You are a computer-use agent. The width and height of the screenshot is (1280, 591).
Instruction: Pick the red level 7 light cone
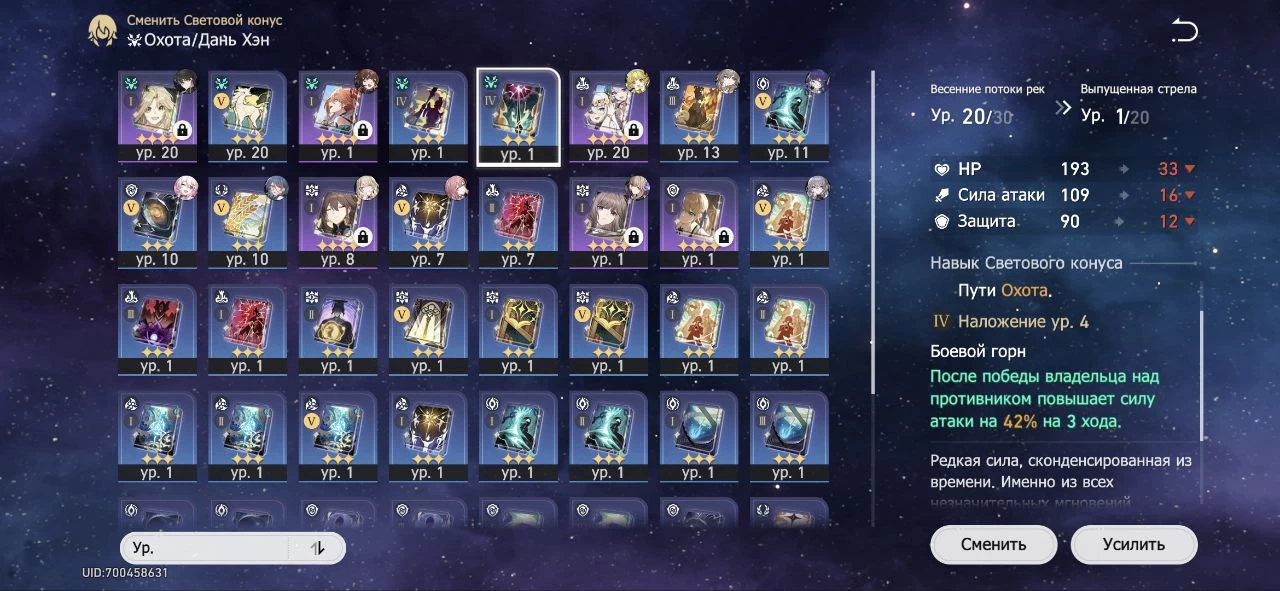[x=518, y=222]
